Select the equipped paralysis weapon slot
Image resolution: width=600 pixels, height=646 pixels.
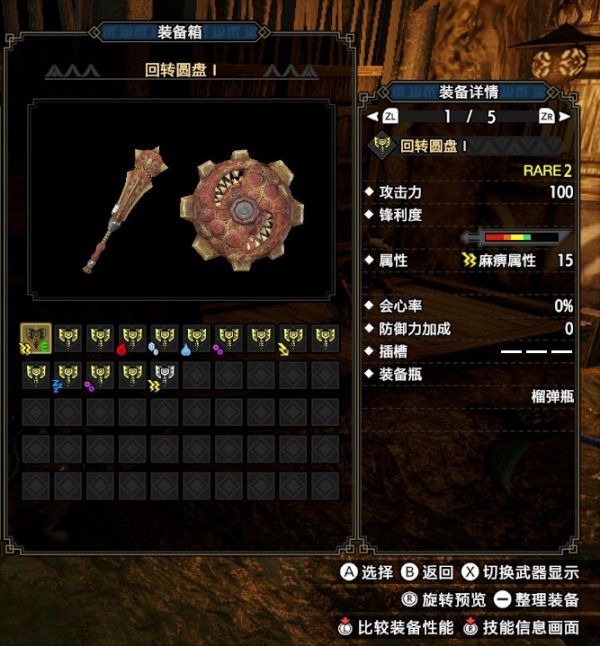(x=36, y=340)
